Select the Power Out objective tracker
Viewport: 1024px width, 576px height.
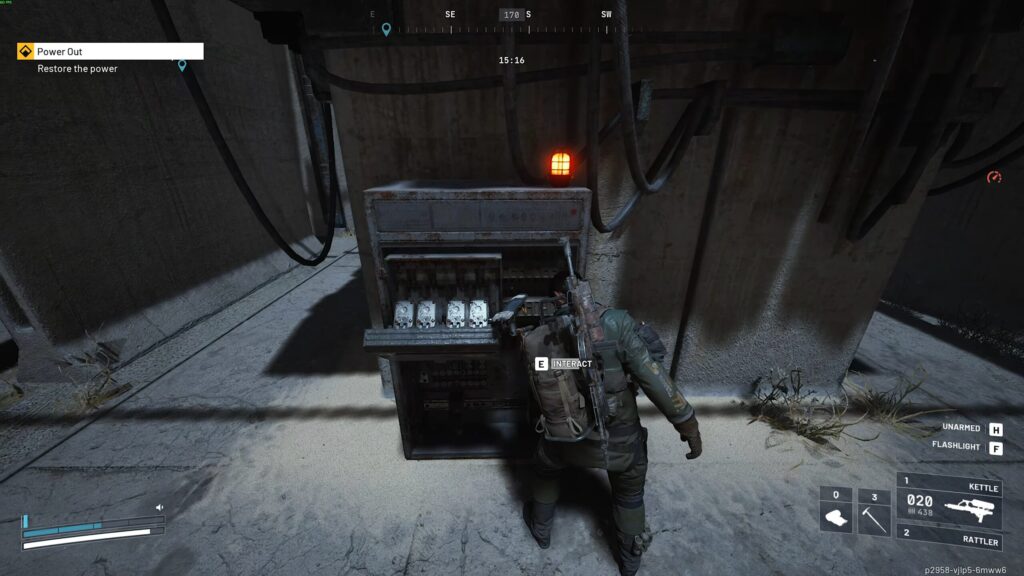coord(110,51)
